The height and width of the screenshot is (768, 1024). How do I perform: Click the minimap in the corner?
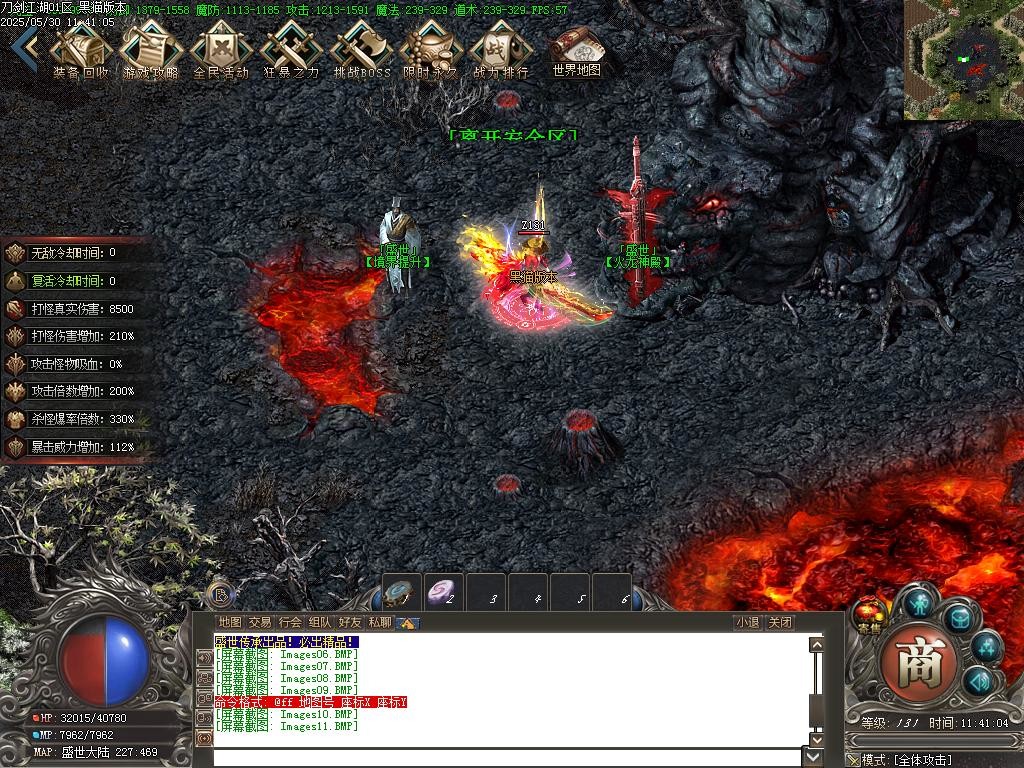pos(964,60)
